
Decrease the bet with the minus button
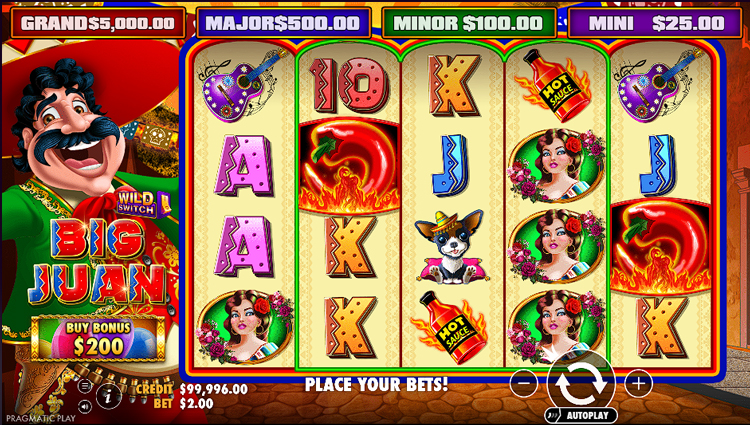(x=523, y=382)
